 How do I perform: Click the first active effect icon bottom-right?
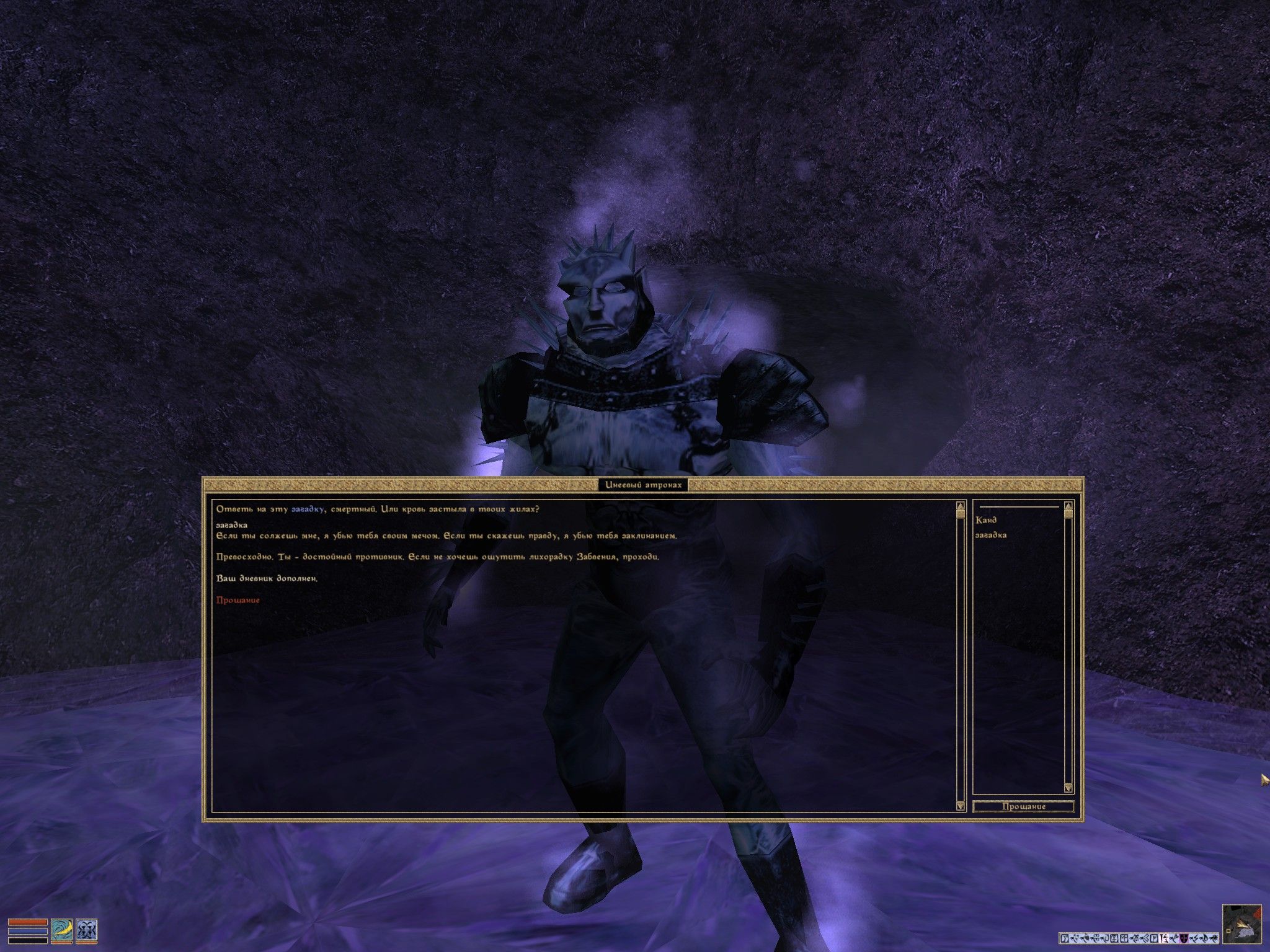[x=1064, y=938]
